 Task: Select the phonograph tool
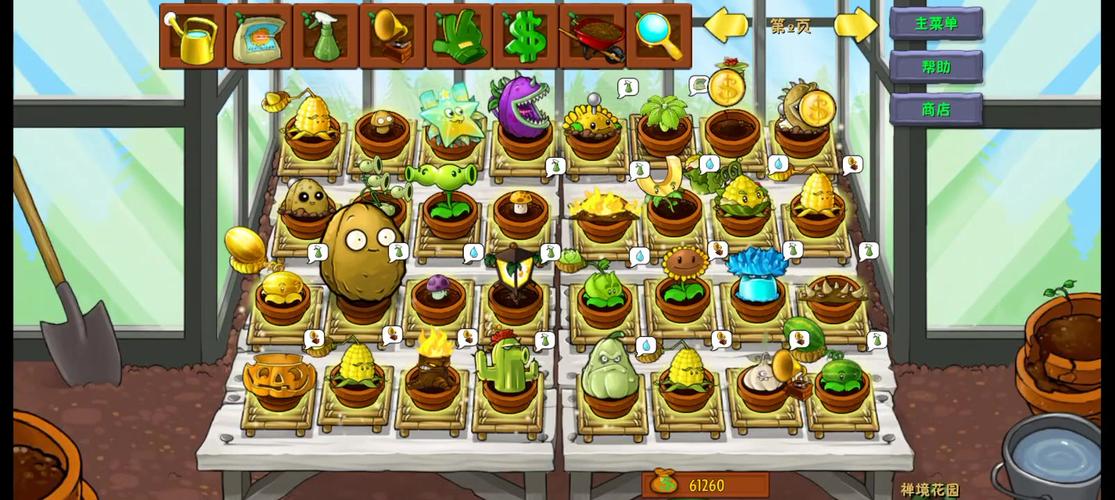coord(392,36)
